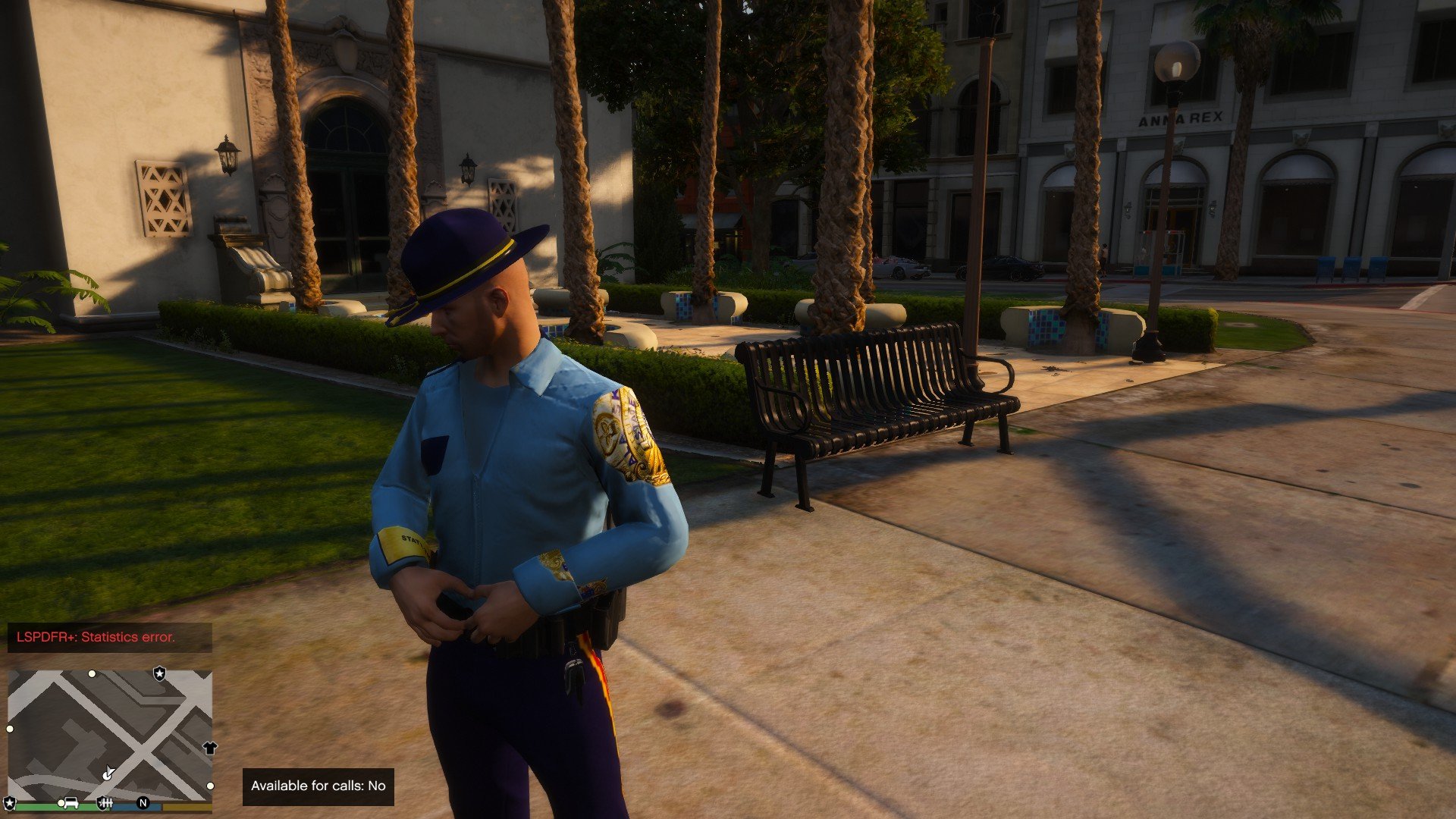Toggle the Available for calls status box
Screen dimensions: 1456x819
coord(318,786)
